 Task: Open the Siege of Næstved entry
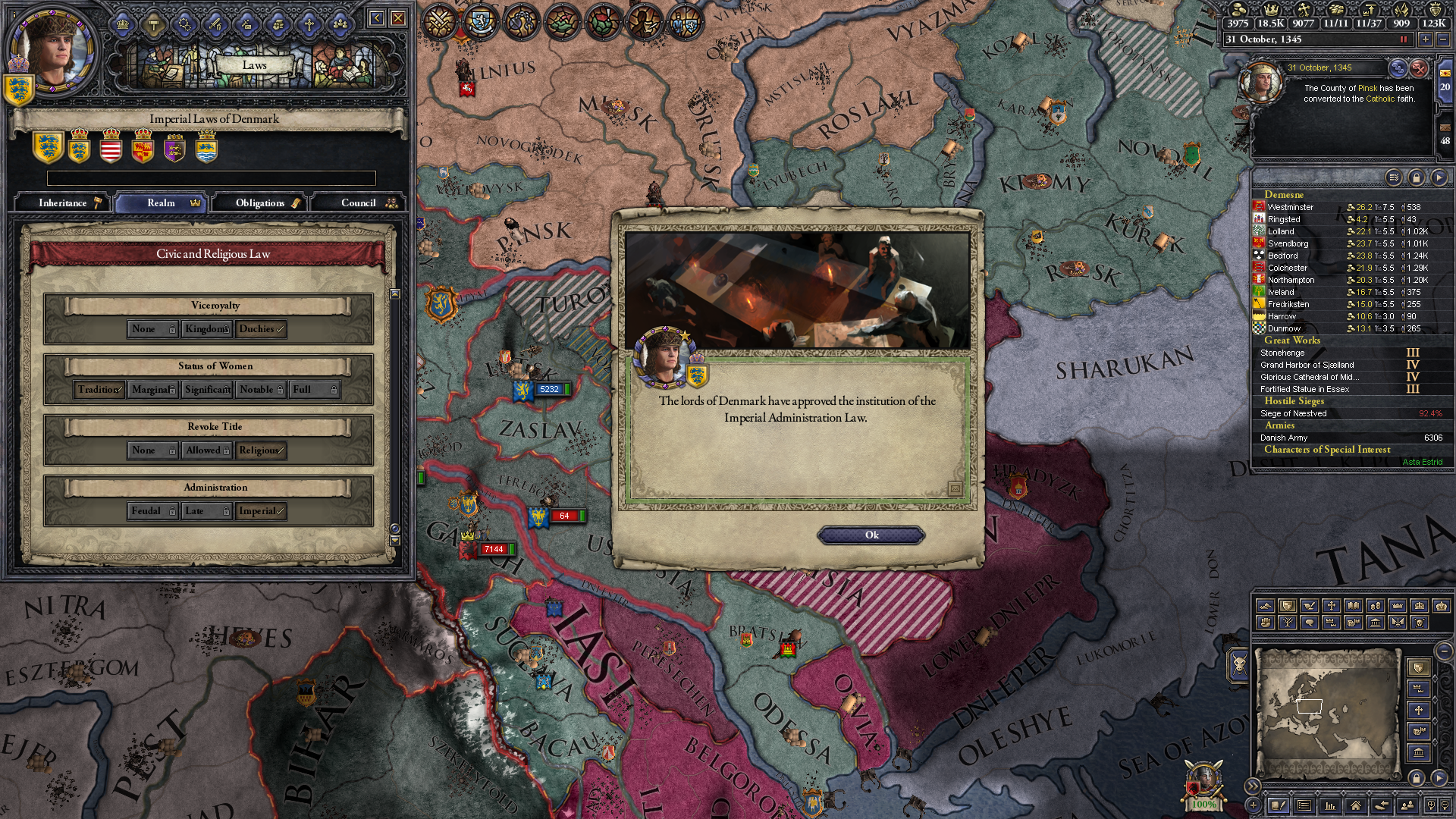pos(1294,413)
